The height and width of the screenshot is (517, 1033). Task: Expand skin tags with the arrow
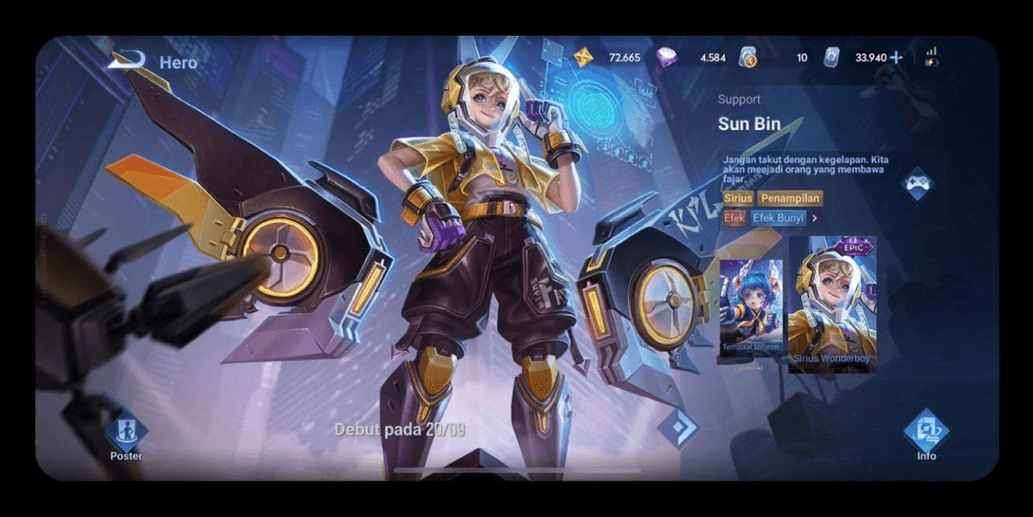815,217
